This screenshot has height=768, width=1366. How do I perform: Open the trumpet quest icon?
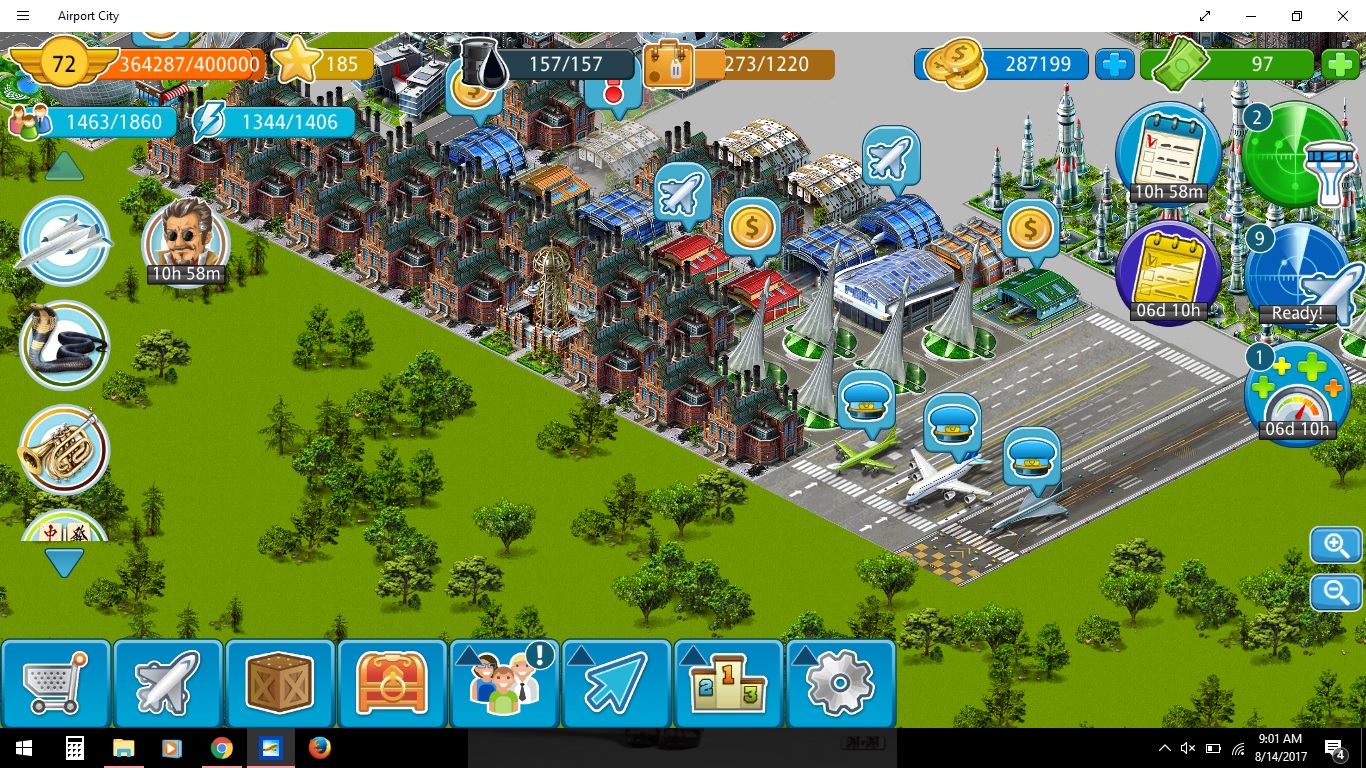tap(65, 450)
